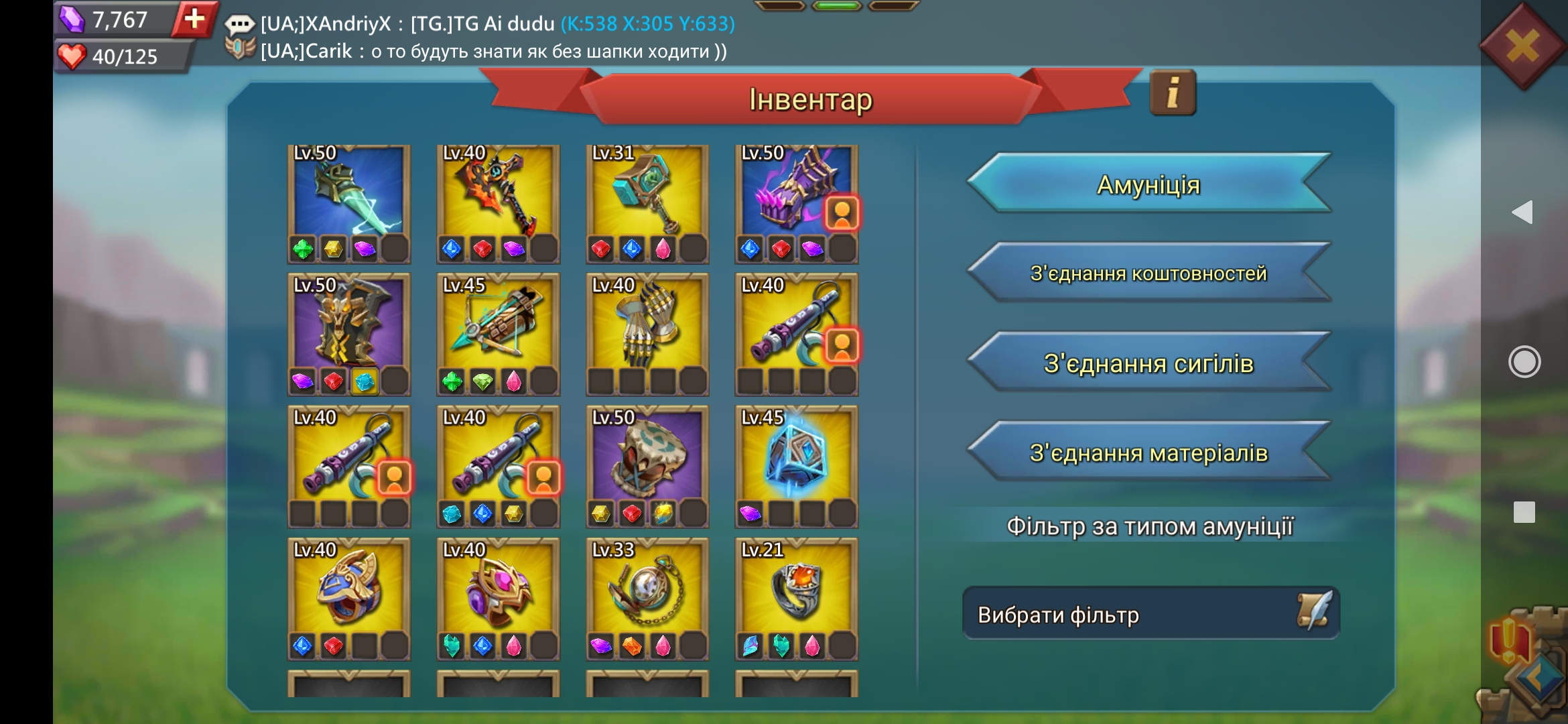Tap the Android home circle button
The width and height of the screenshot is (1568, 724).
1524,362
